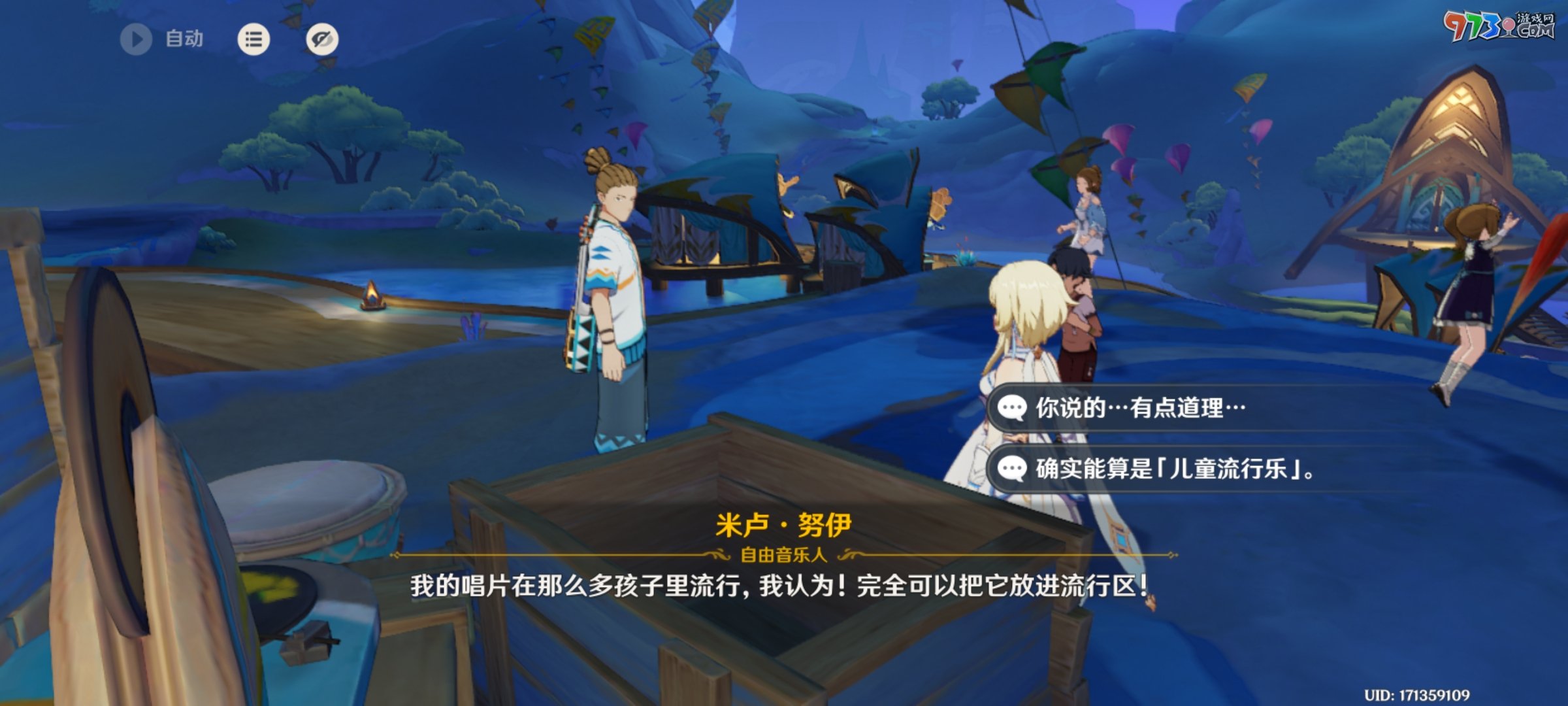Image resolution: width=1568 pixels, height=706 pixels.
Task: Open the dialogue history log icon
Action: pos(253,40)
